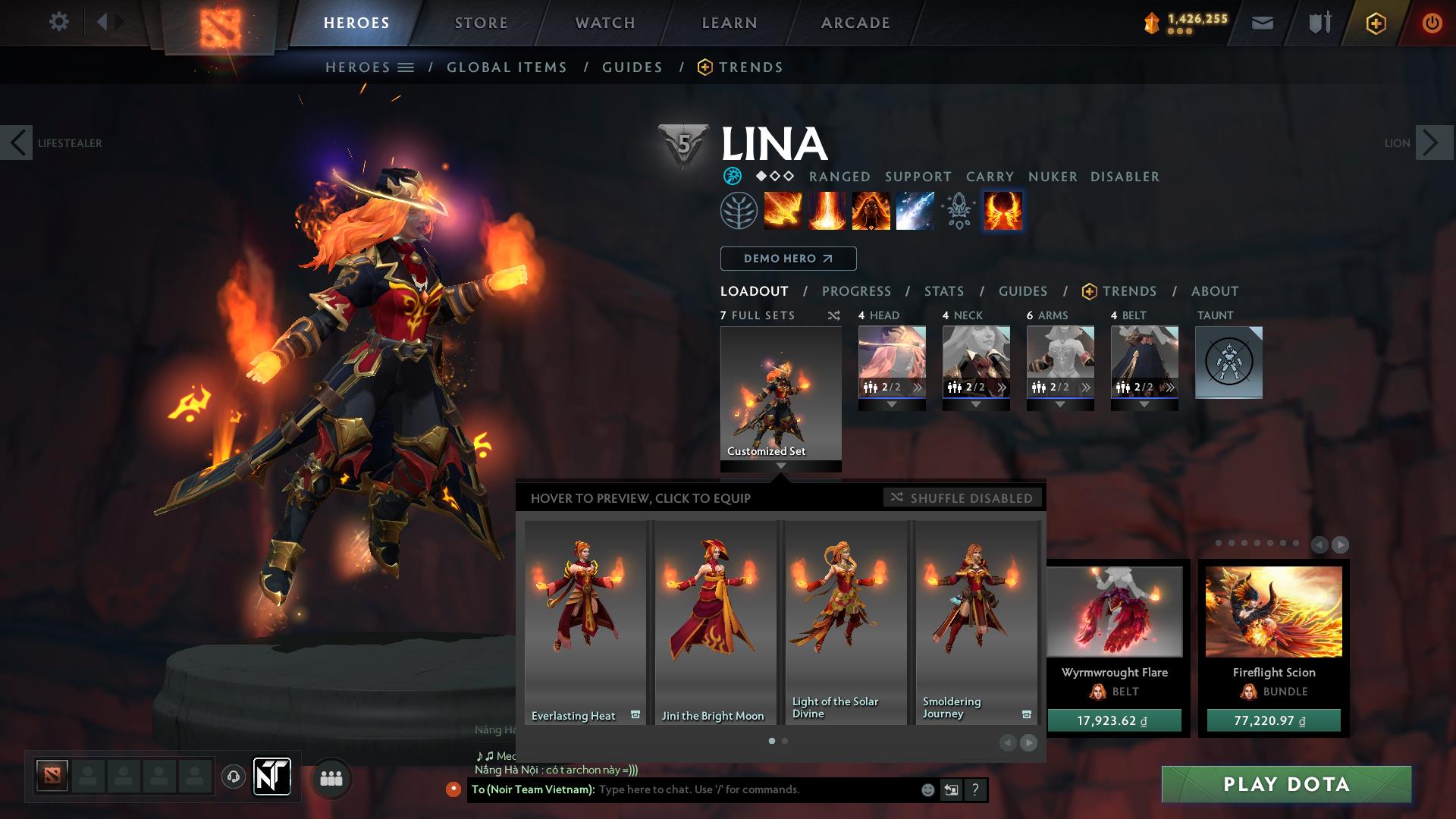
Task: Click Shuffle Disabled in the preview popup
Action: click(962, 498)
